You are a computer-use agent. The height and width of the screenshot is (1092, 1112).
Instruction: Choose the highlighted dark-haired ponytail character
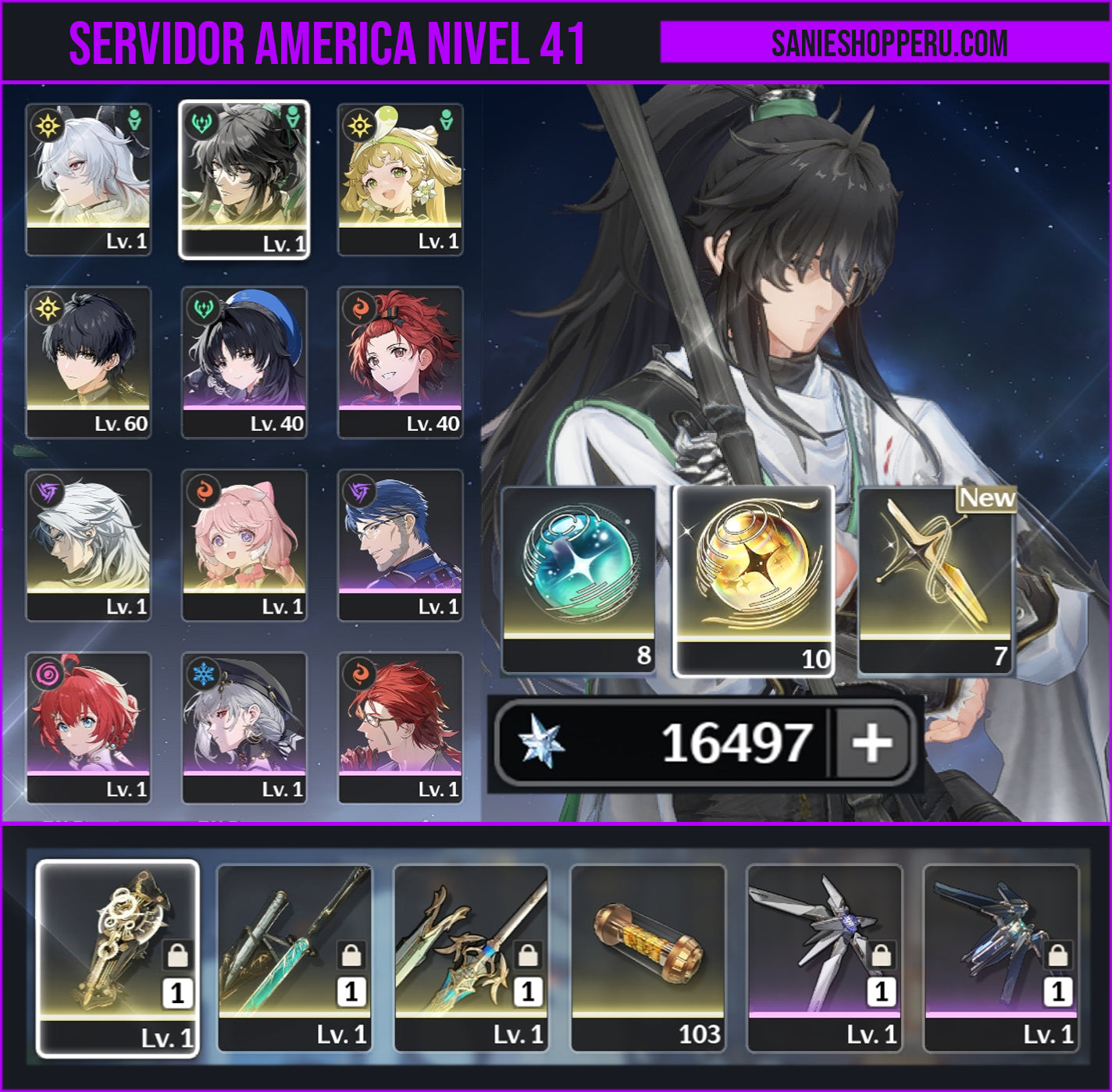click(x=244, y=179)
